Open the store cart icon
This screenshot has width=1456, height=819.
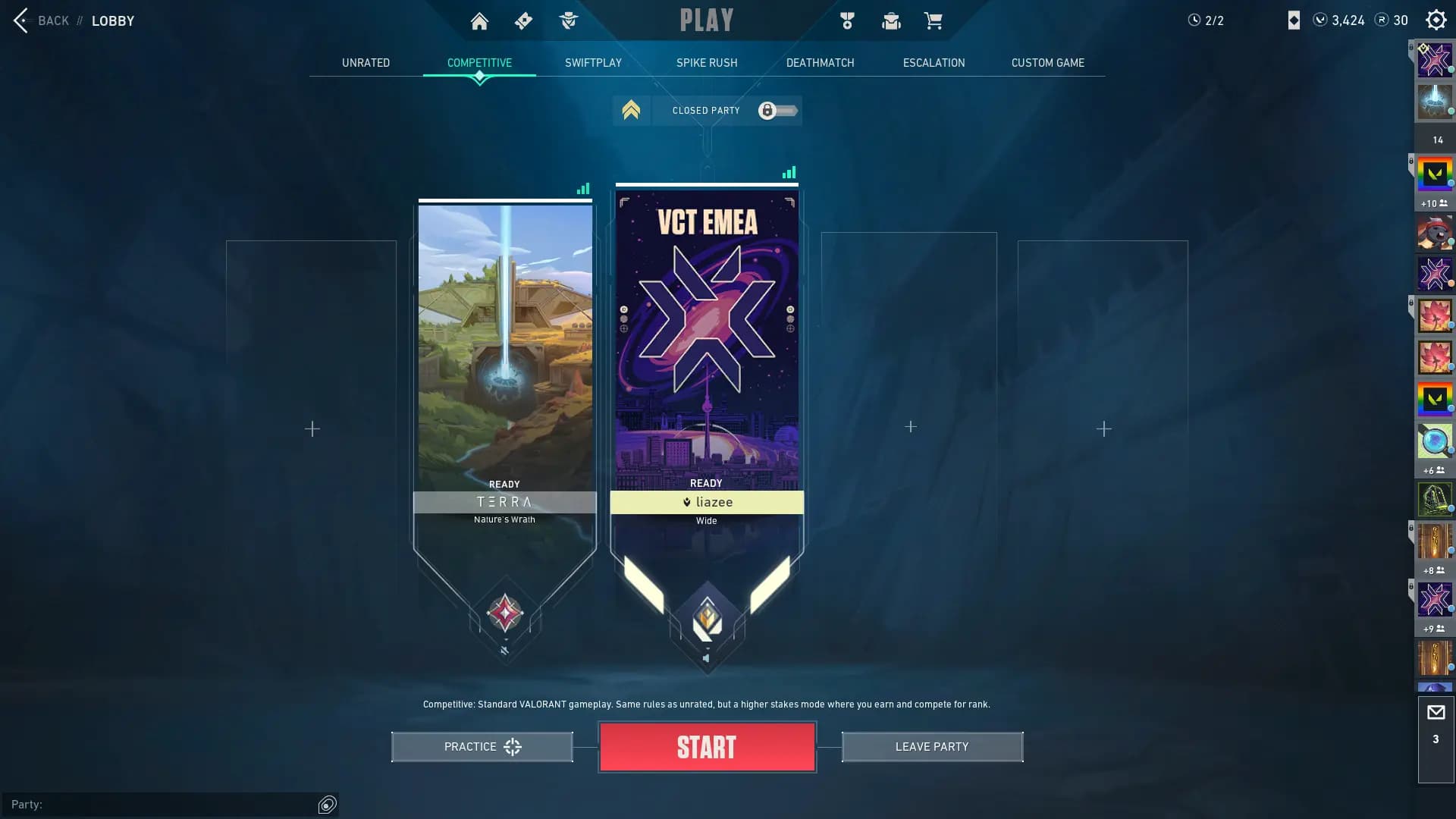tap(933, 21)
